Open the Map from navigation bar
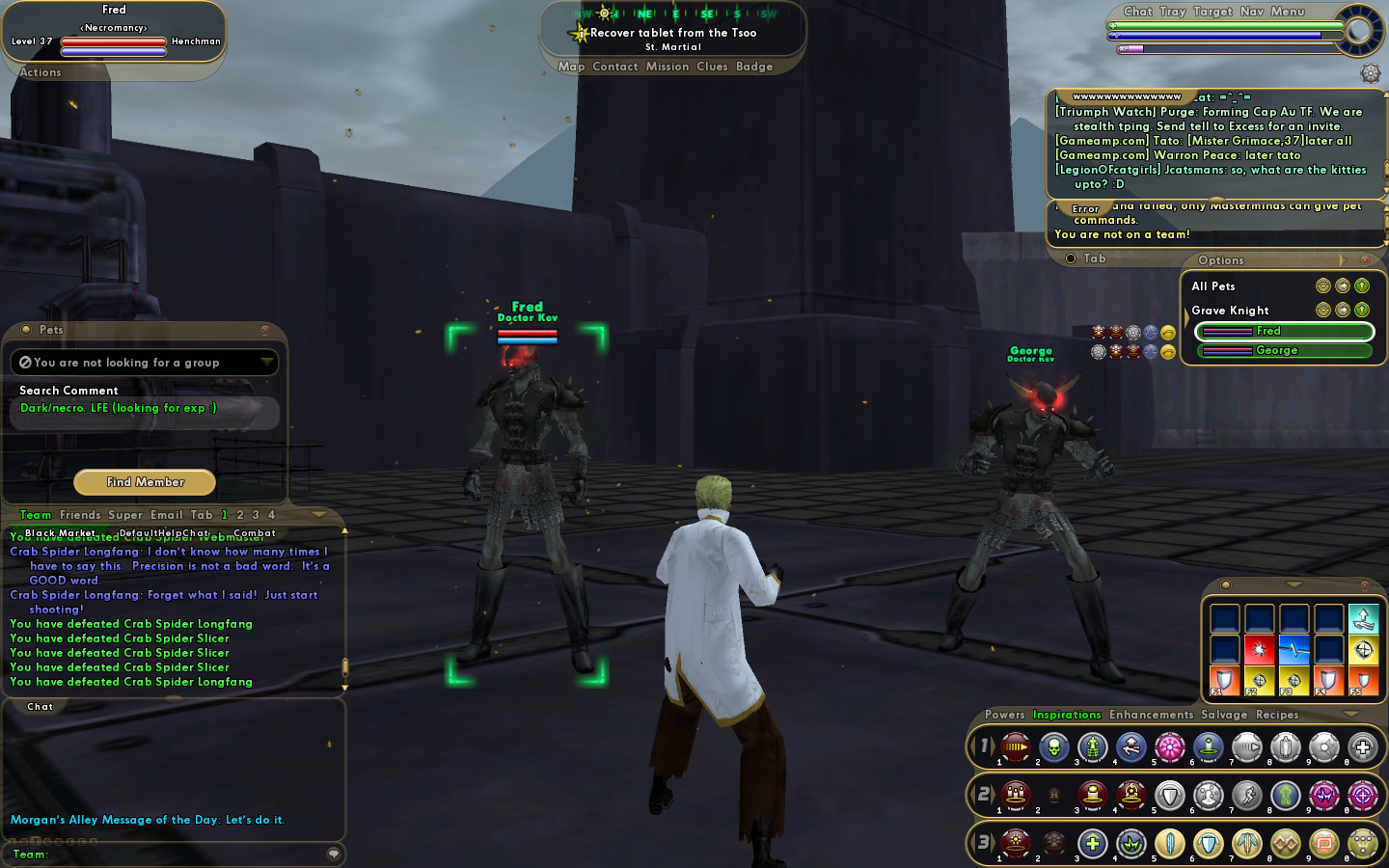1389x868 pixels. pos(571,67)
